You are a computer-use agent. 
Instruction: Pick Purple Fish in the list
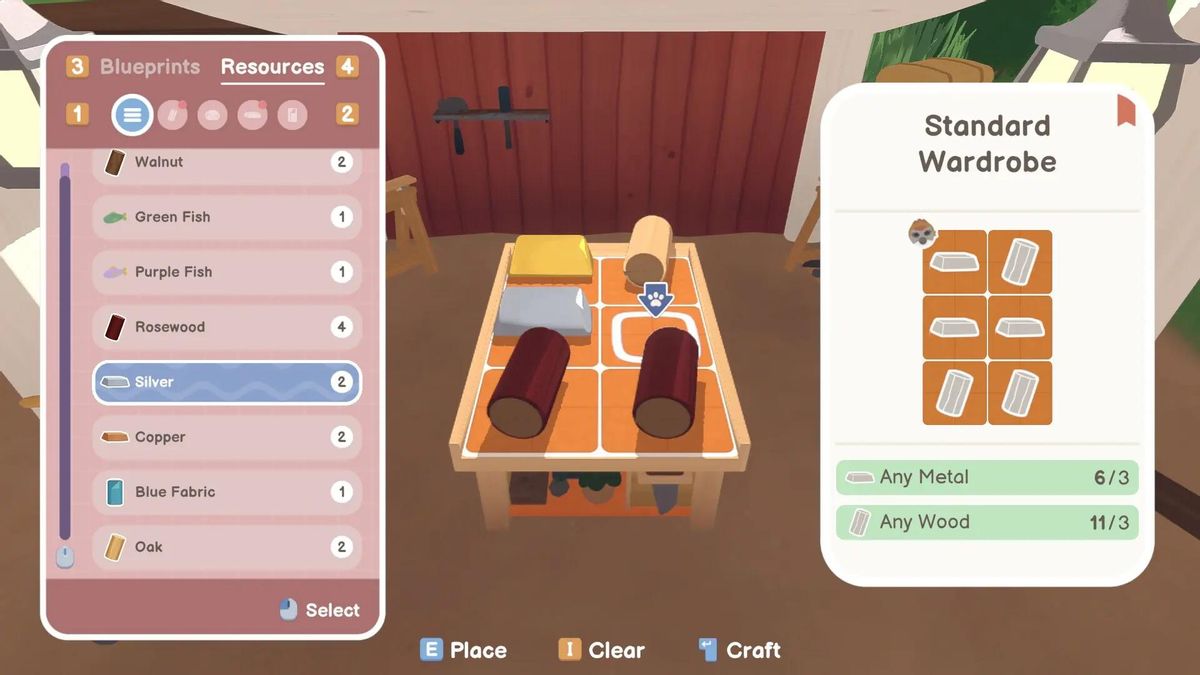tap(227, 272)
